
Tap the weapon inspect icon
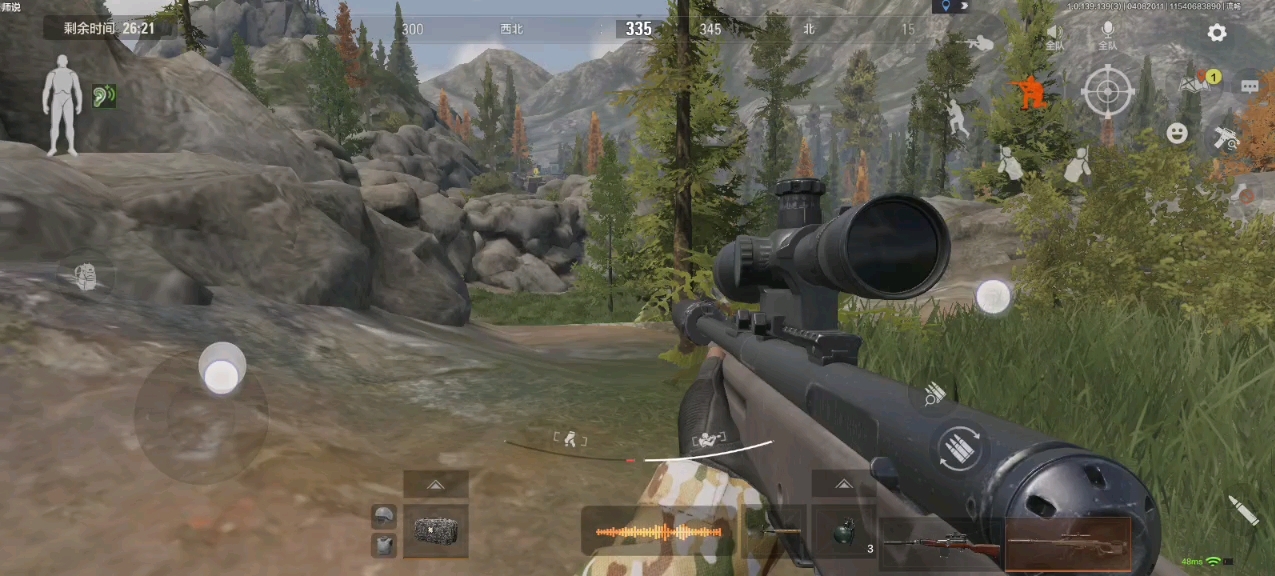click(x=1225, y=138)
